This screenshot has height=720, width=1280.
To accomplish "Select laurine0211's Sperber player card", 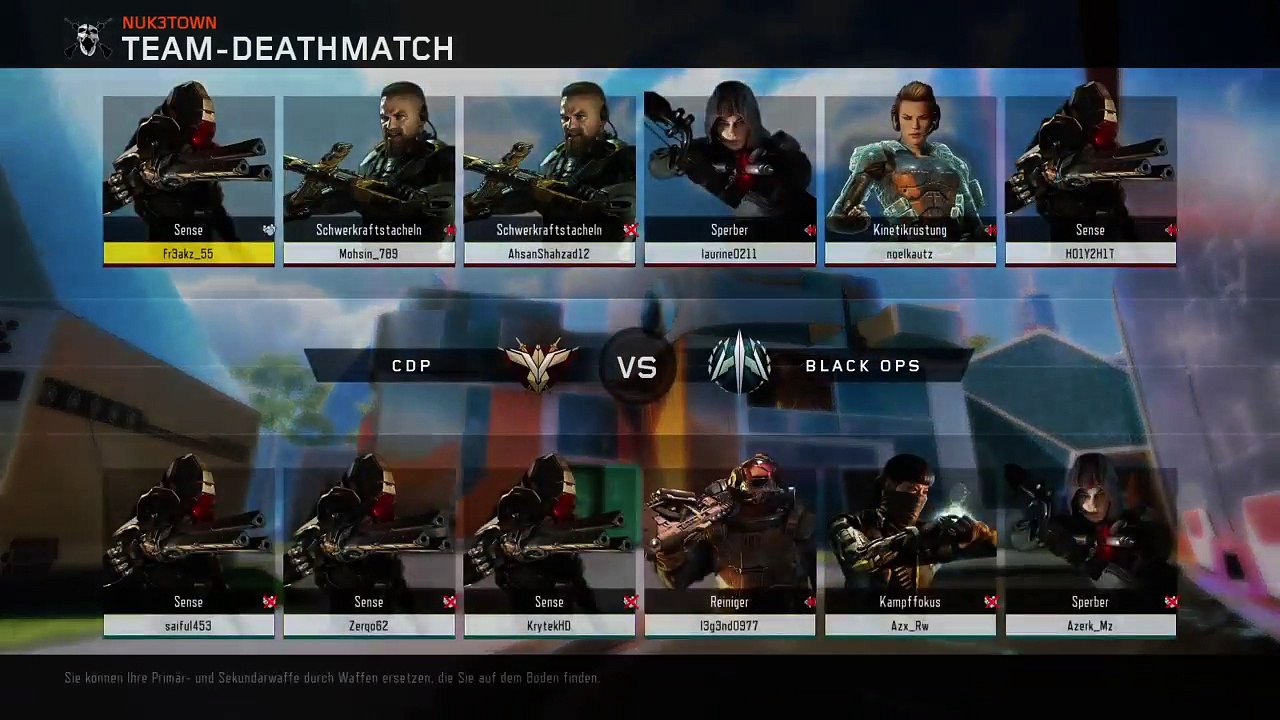I will tap(730, 180).
